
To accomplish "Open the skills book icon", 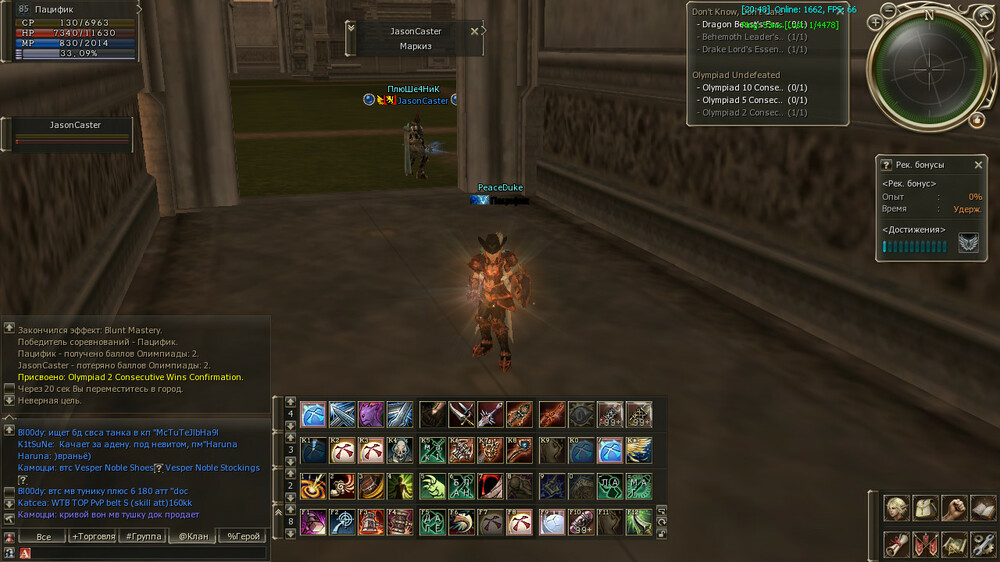I will point(982,509).
